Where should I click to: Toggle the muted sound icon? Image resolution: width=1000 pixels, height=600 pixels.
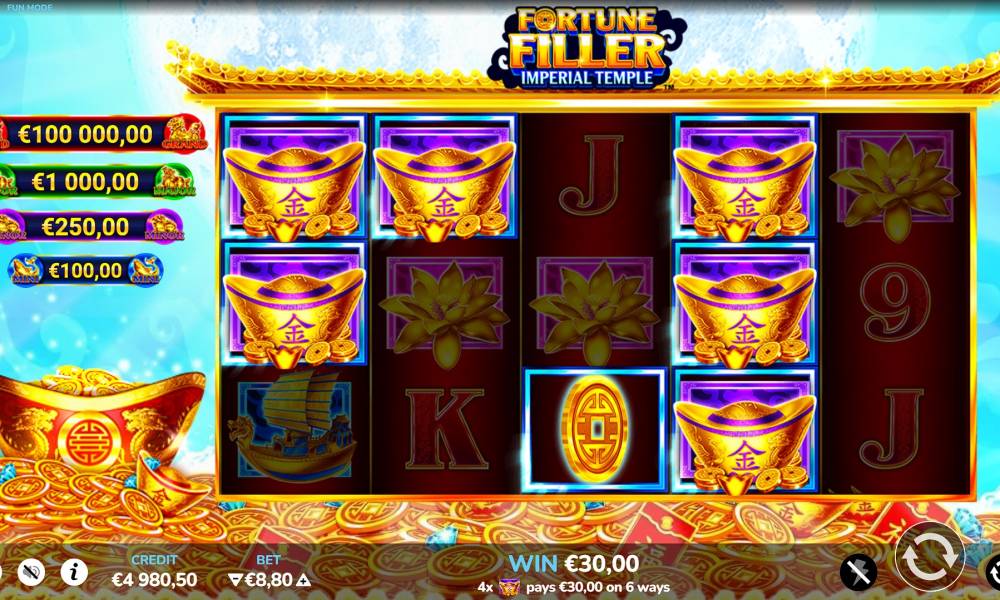click(32, 572)
